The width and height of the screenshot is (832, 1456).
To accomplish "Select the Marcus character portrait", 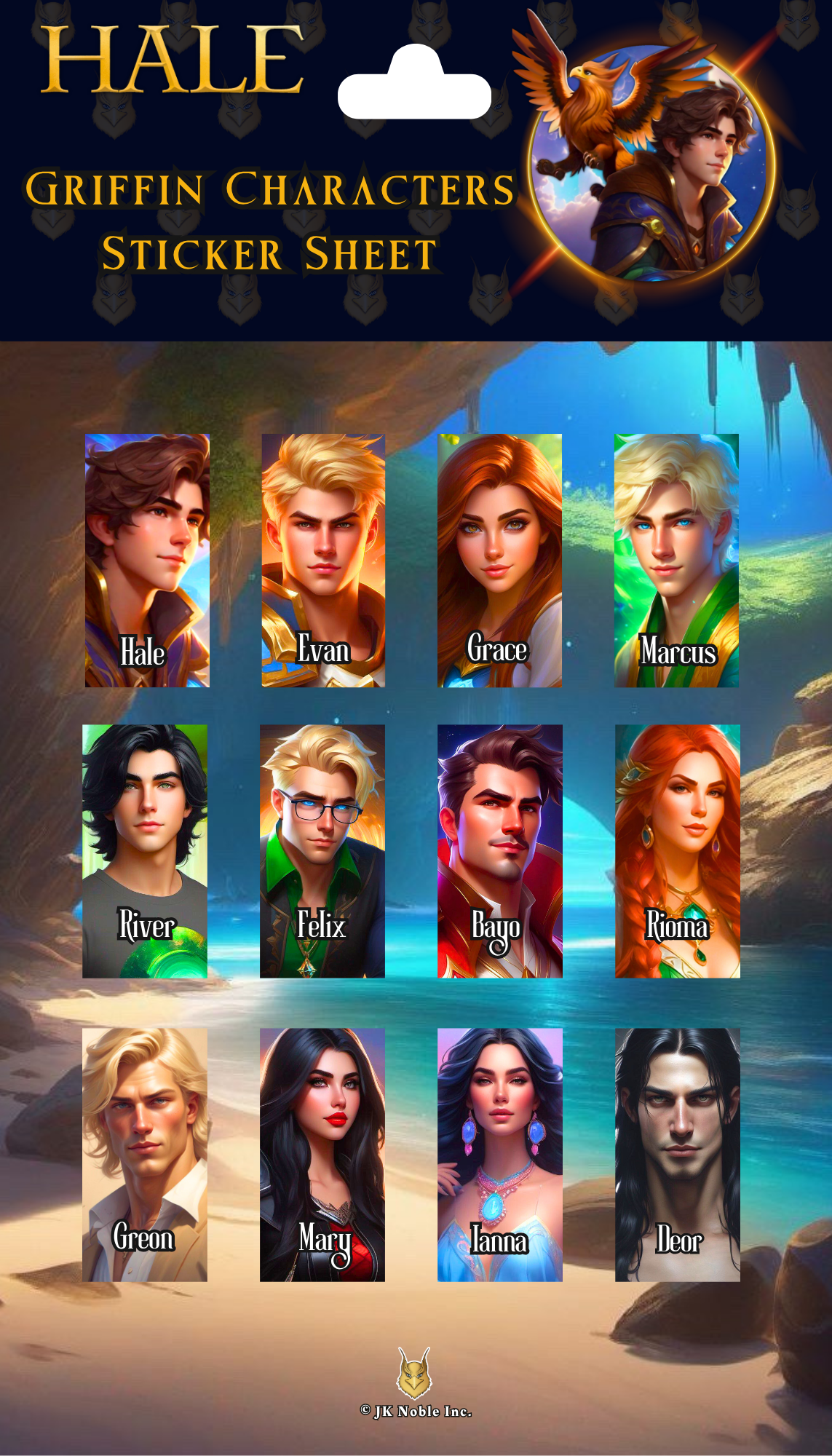I will click(x=676, y=560).
